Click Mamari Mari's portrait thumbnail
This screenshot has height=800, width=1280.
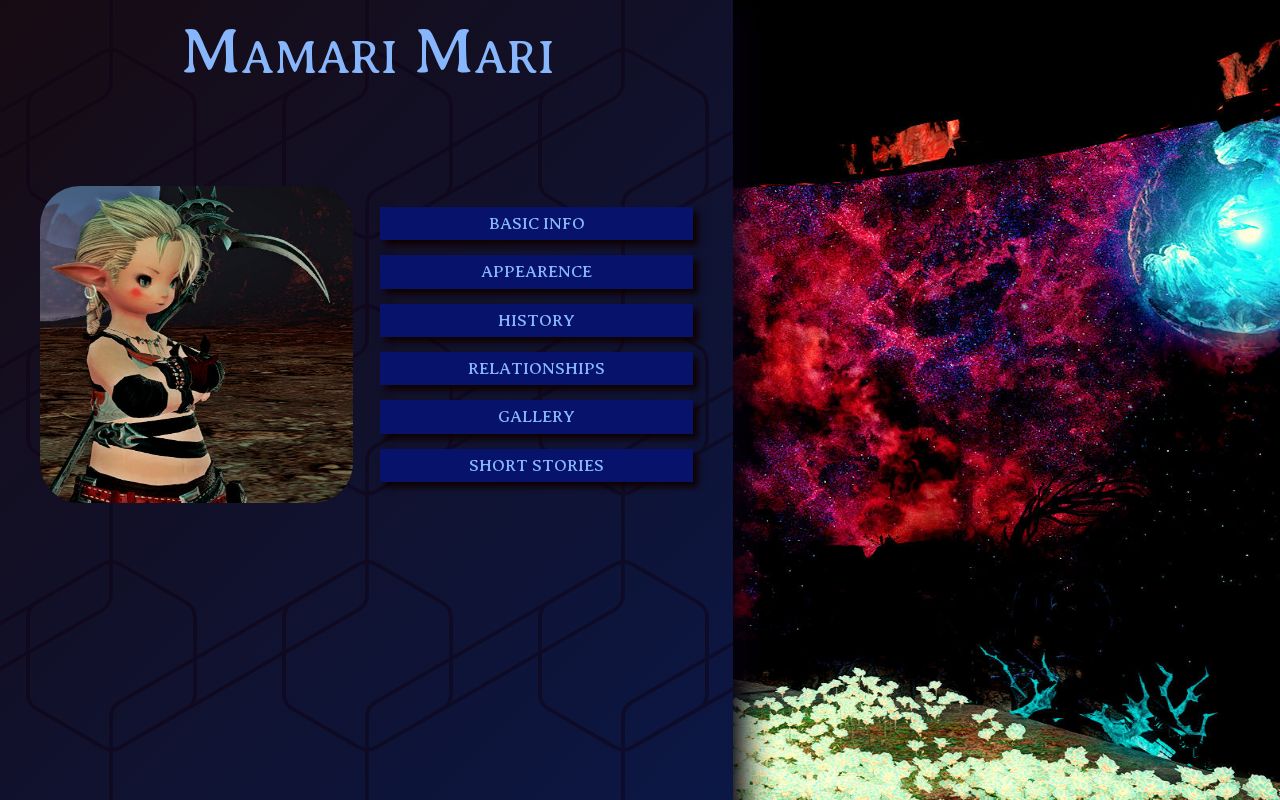tap(196, 343)
